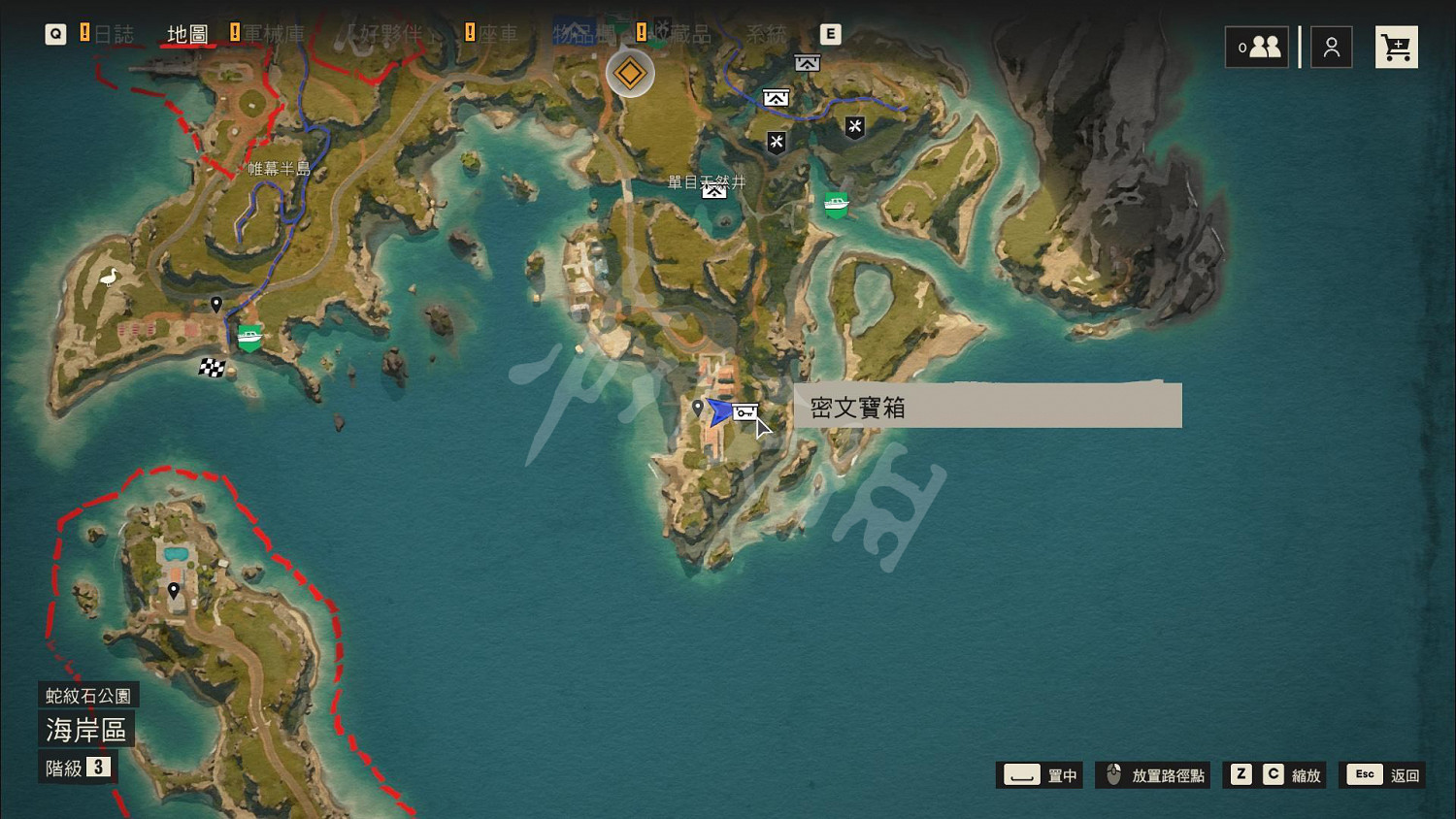Click the pin near the player arrow
The image size is (1456, 819).
[698, 409]
